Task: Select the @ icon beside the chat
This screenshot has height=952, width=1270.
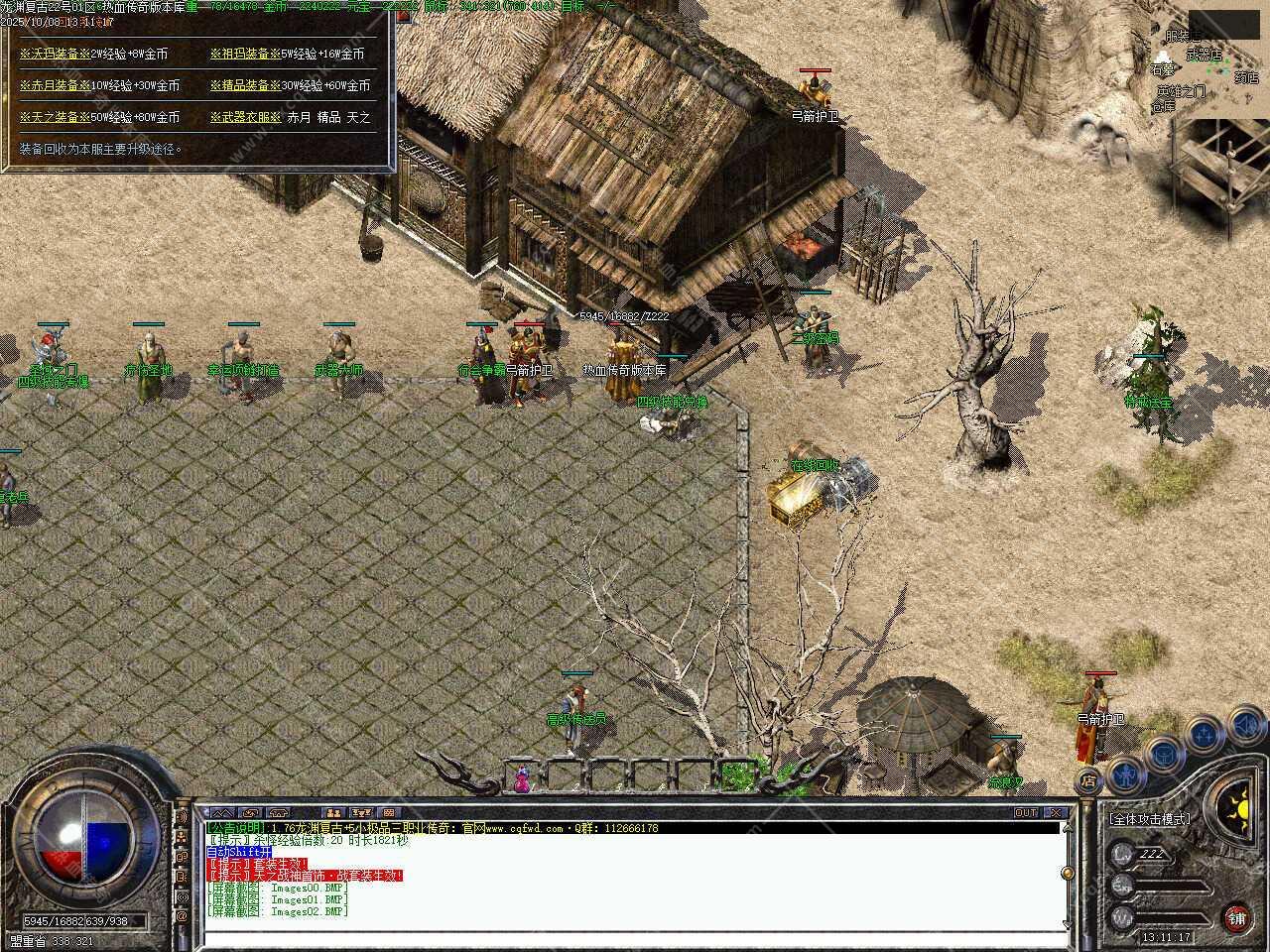Action: pos(182,917)
